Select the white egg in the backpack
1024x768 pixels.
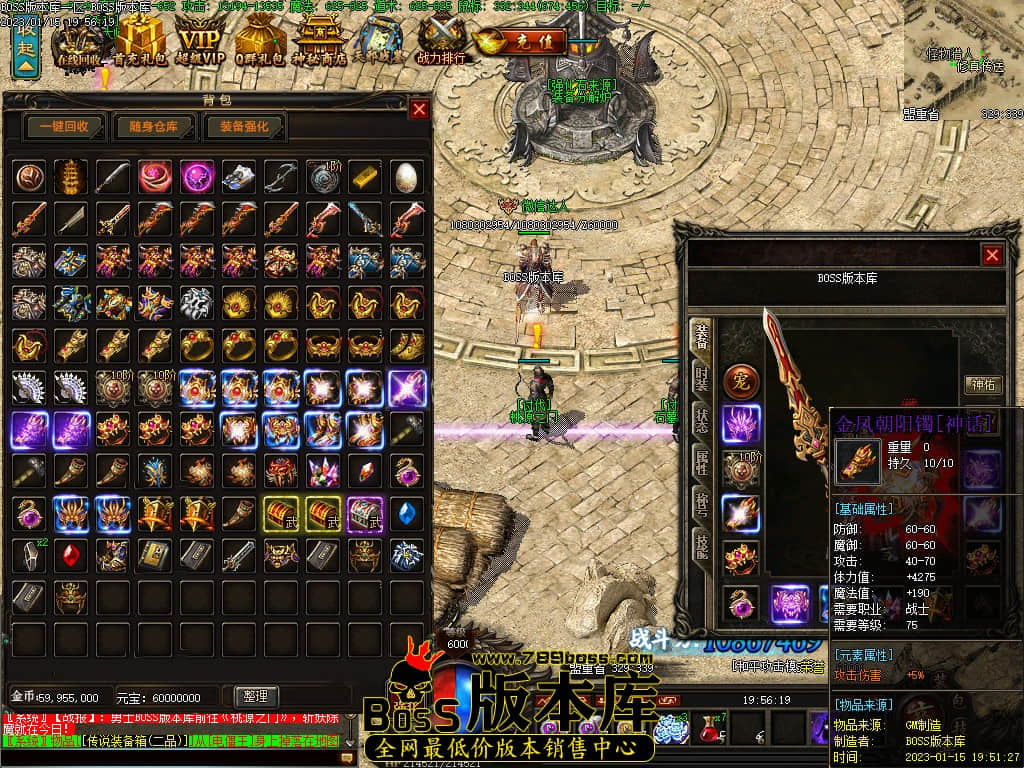(406, 177)
